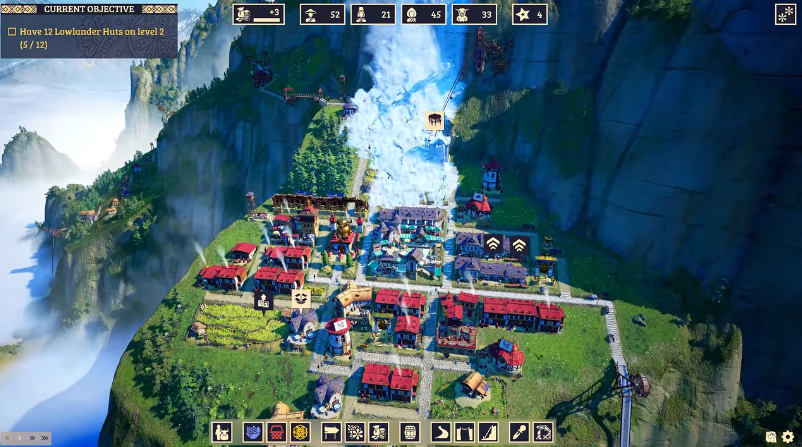This screenshot has height=447, width=802.
Task: Click the snowflake button in top-right corner
Action: [x=785, y=14]
